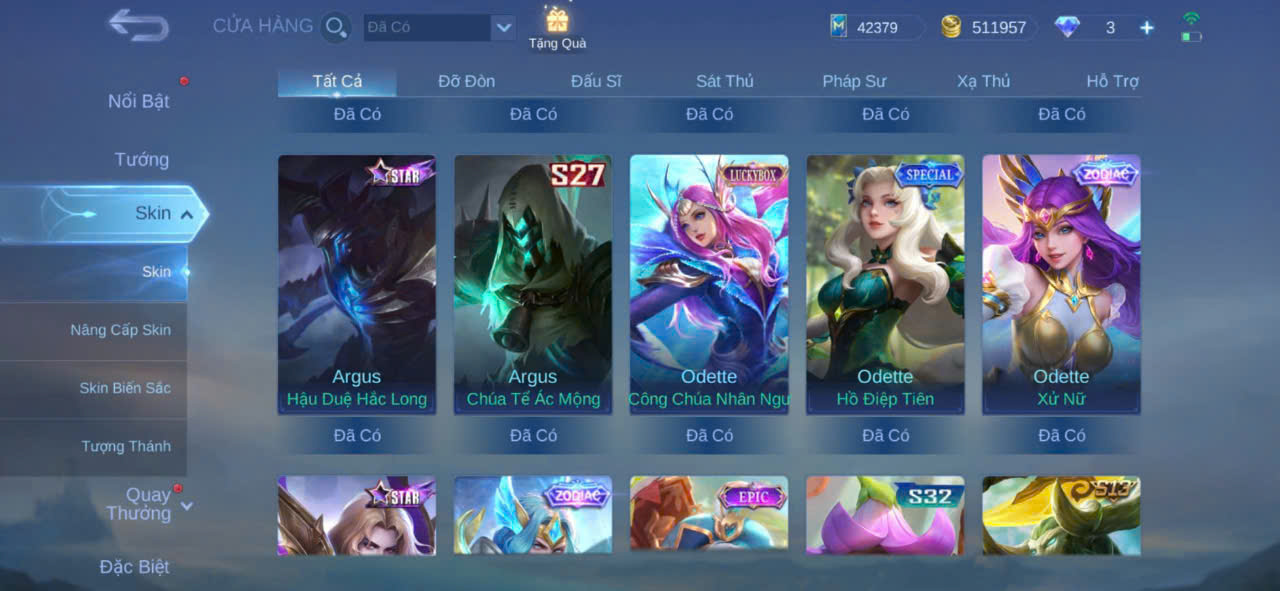
Task: Switch to the Đỡ Đòn tab
Action: pyautogui.click(x=466, y=81)
